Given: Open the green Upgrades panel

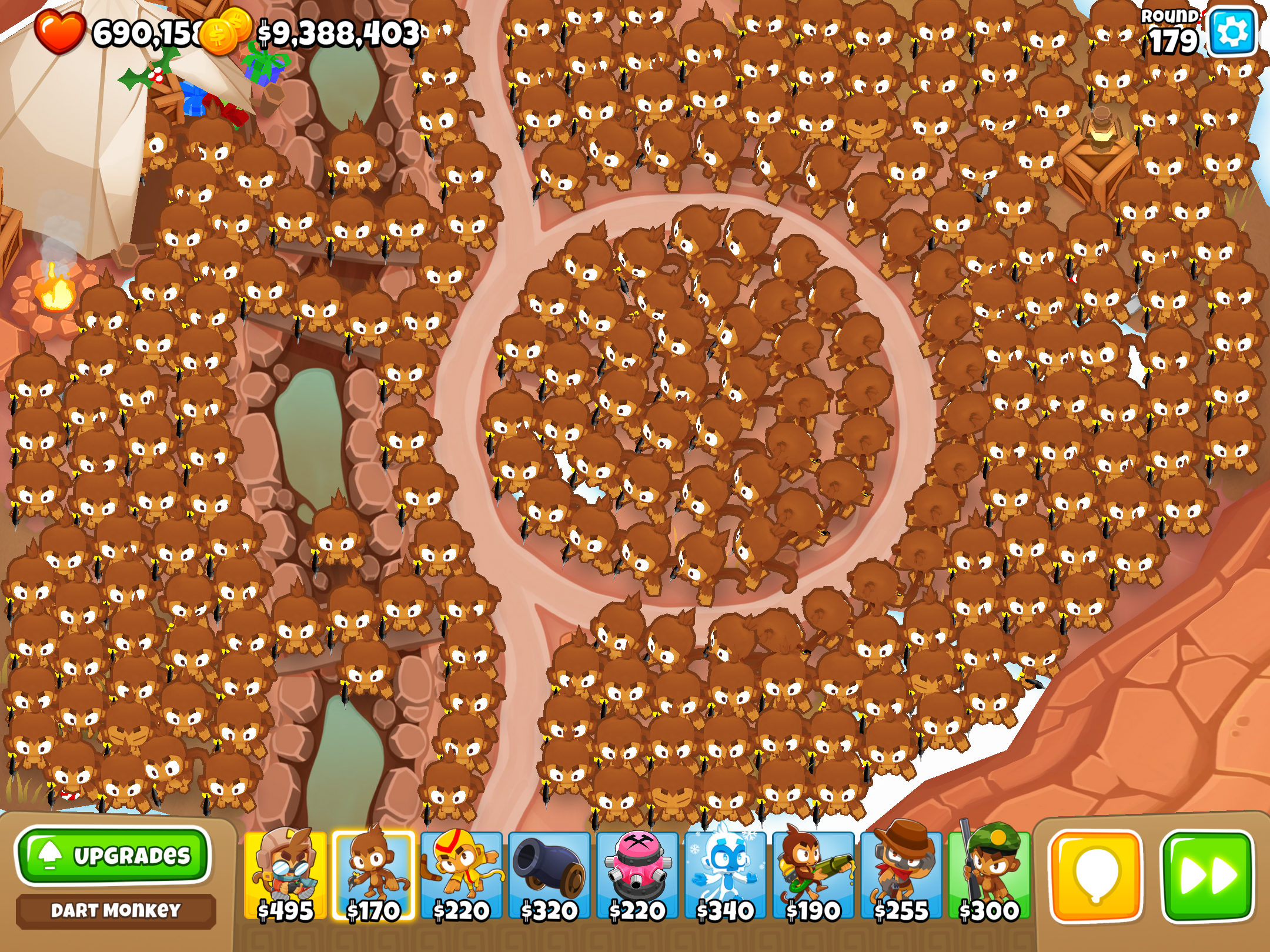Looking at the screenshot, I should pos(113,856).
